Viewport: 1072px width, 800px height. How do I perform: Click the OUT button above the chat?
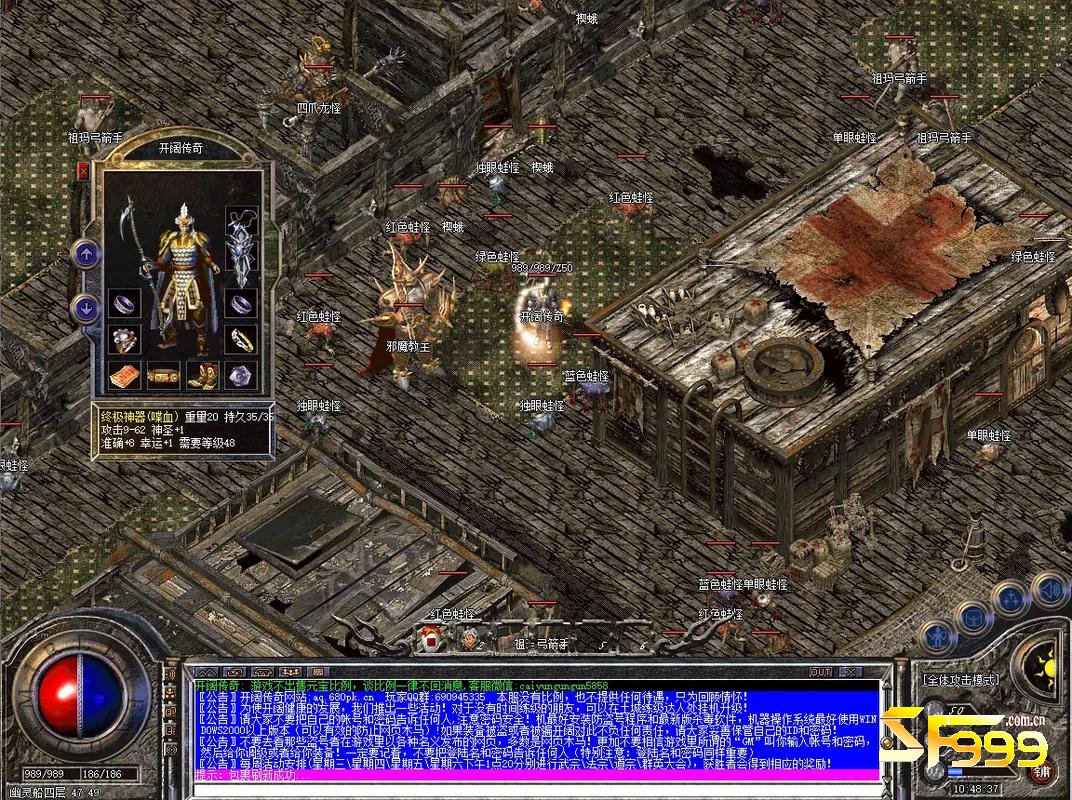[x=821, y=672]
